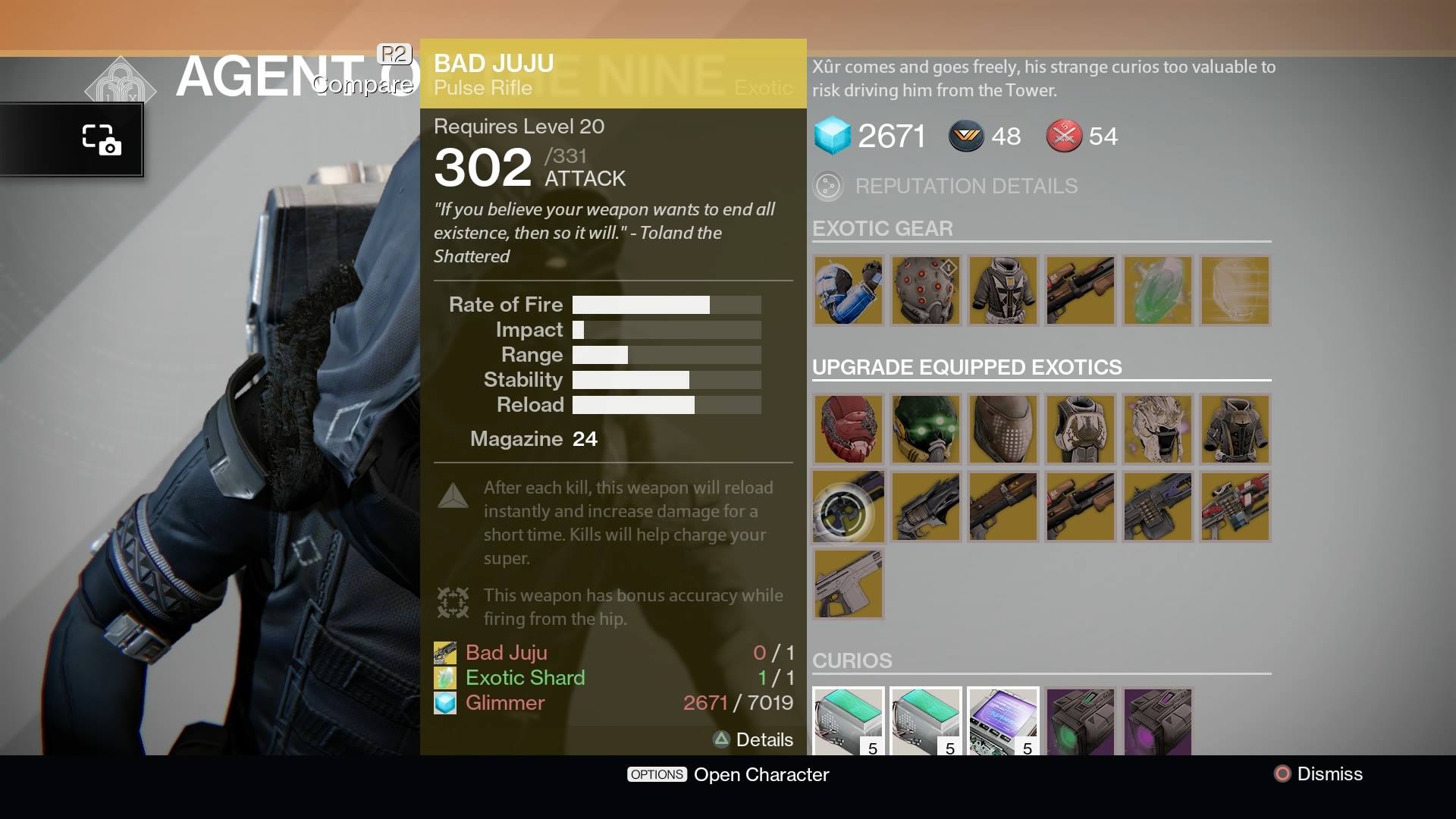Click the Rate of Fire stat bar
Screen dimensions: 1456x819
pos(666,304)
